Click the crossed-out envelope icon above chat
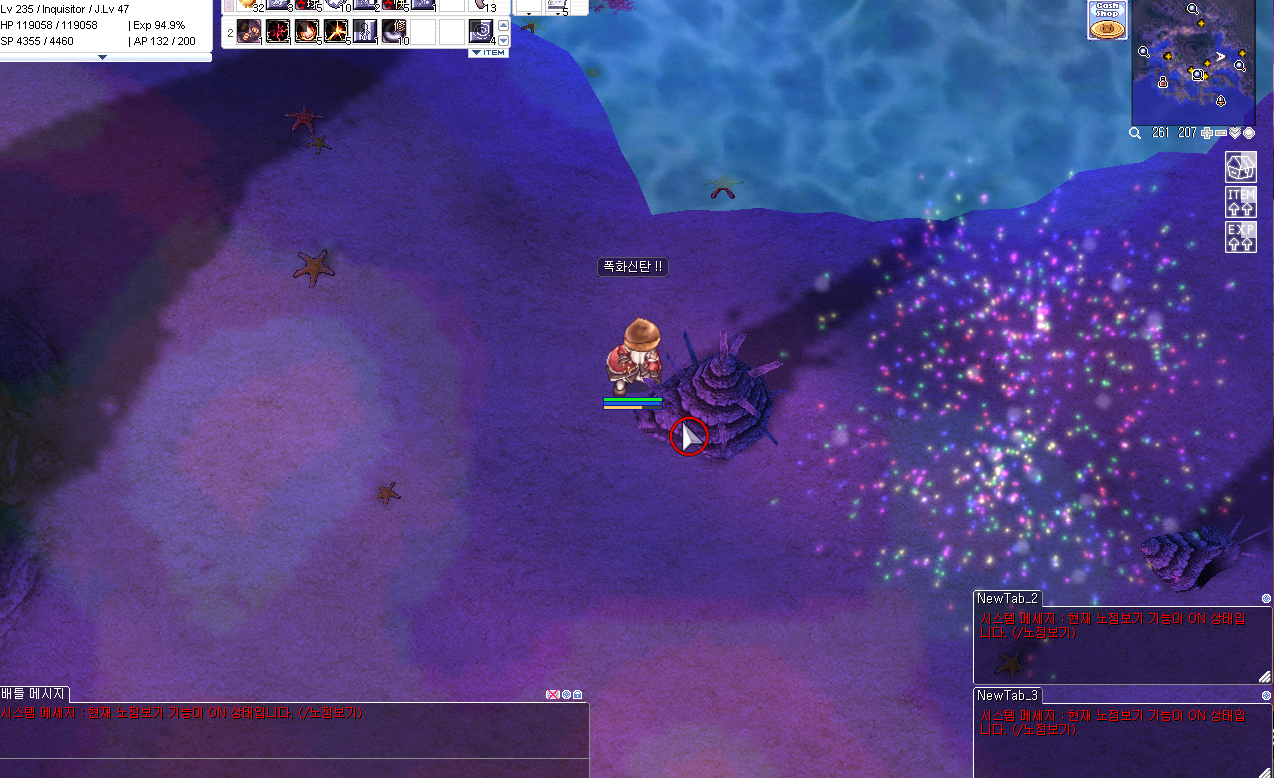The width and height of the screenshot is (1282, 784). 552,695
